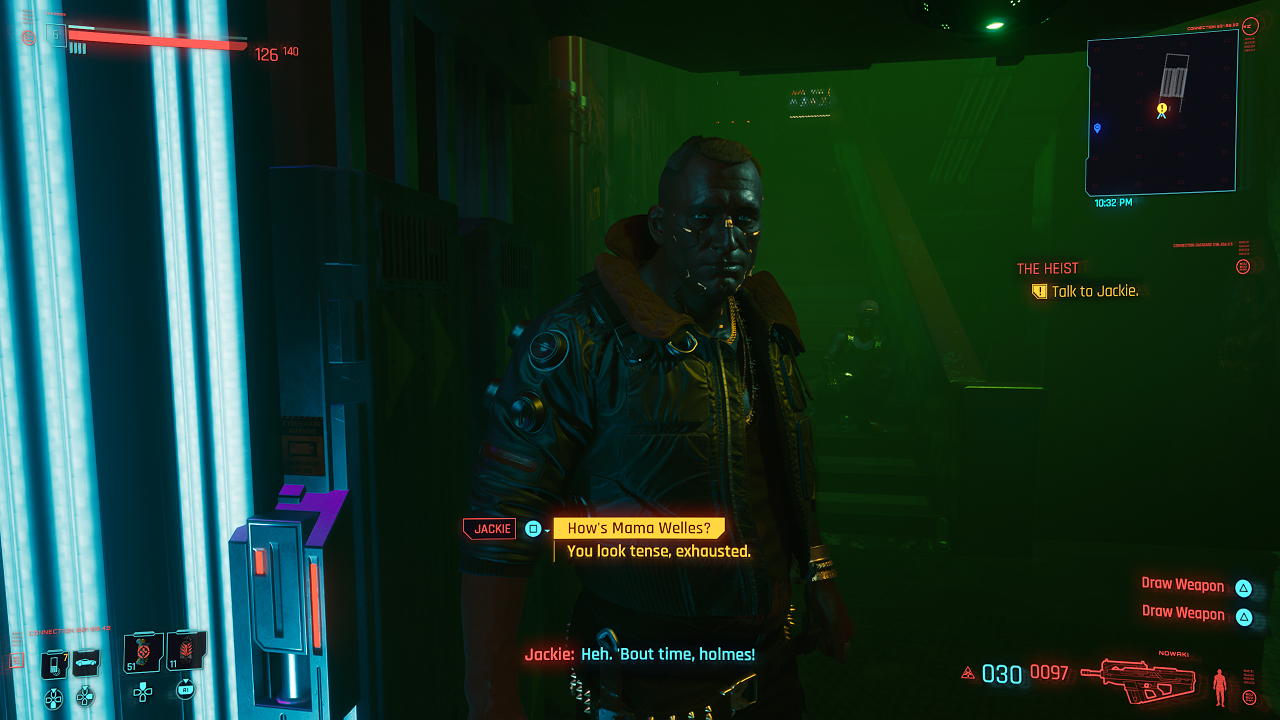Click the blue location pin on minimap
Image resolution: width=1280 pixels, height=720 pixels.
click(1098, 128)
